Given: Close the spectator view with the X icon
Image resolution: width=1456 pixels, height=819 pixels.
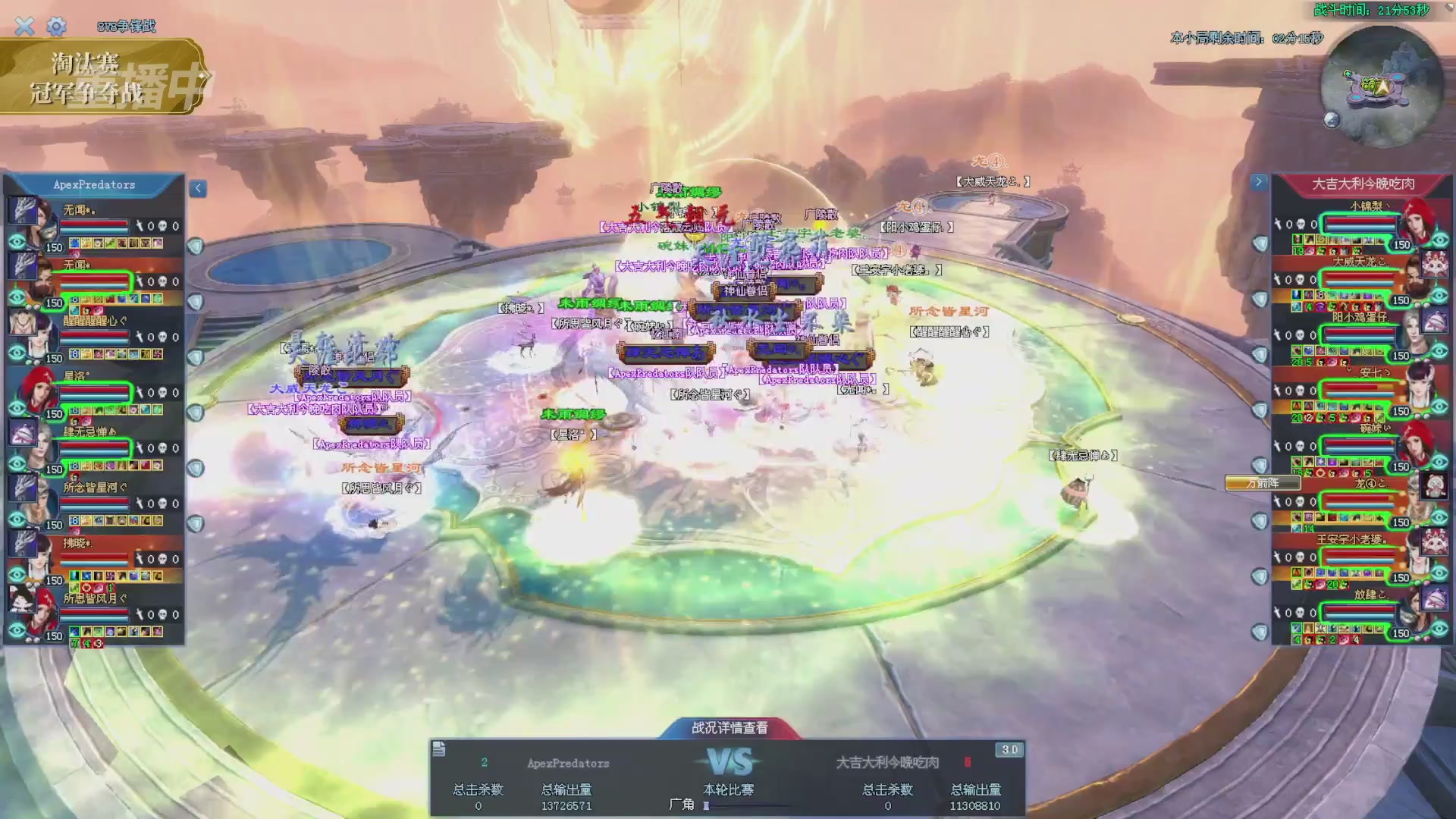Looking at the screenshot, I should [x=24, y=27].
